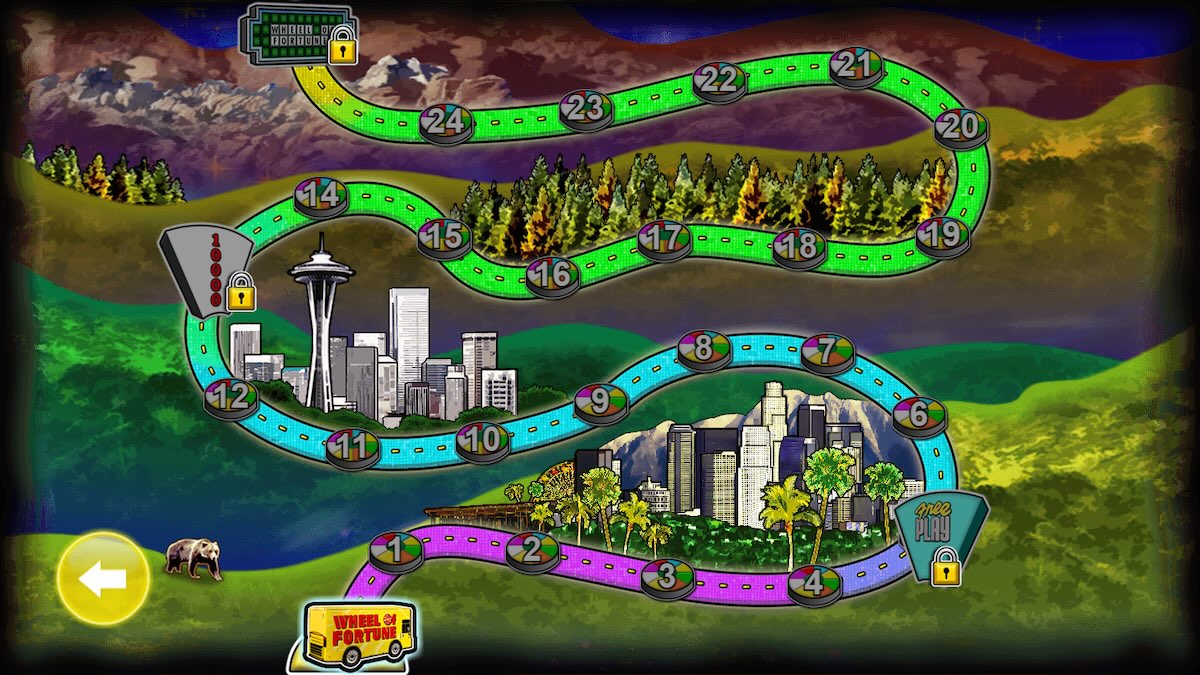This screenshot has width=1200, height=675.
Task: Select level 12 near the Space Needle
Action: [x=232, y=397]
